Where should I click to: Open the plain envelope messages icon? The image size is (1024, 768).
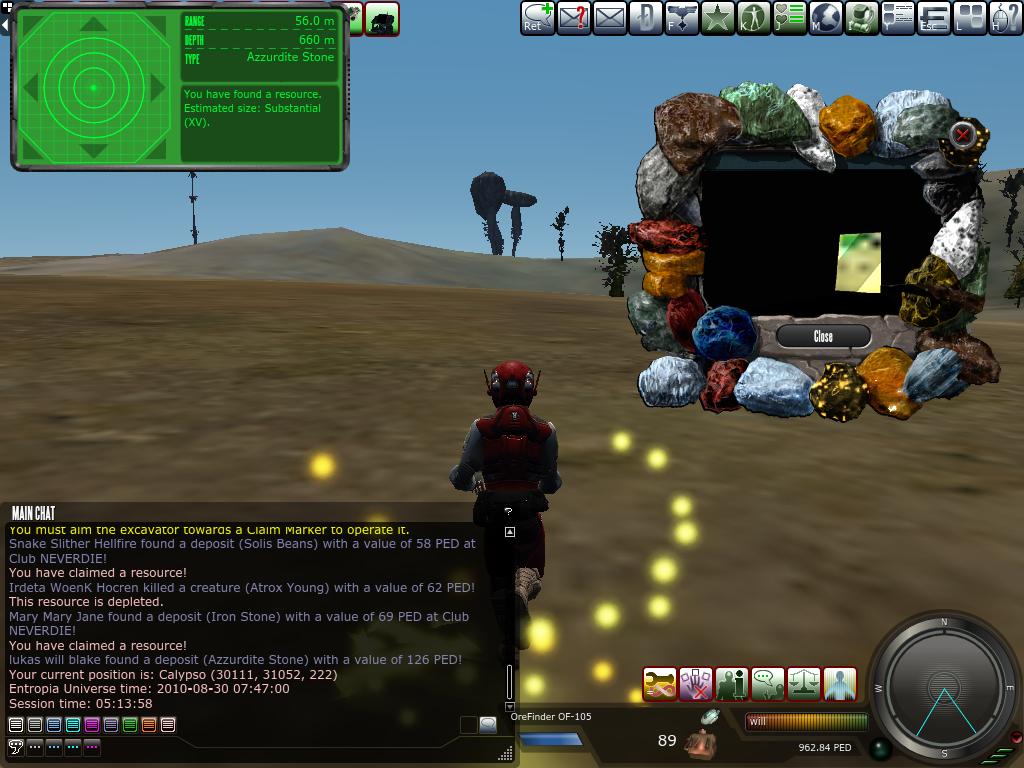coord(610,18)
